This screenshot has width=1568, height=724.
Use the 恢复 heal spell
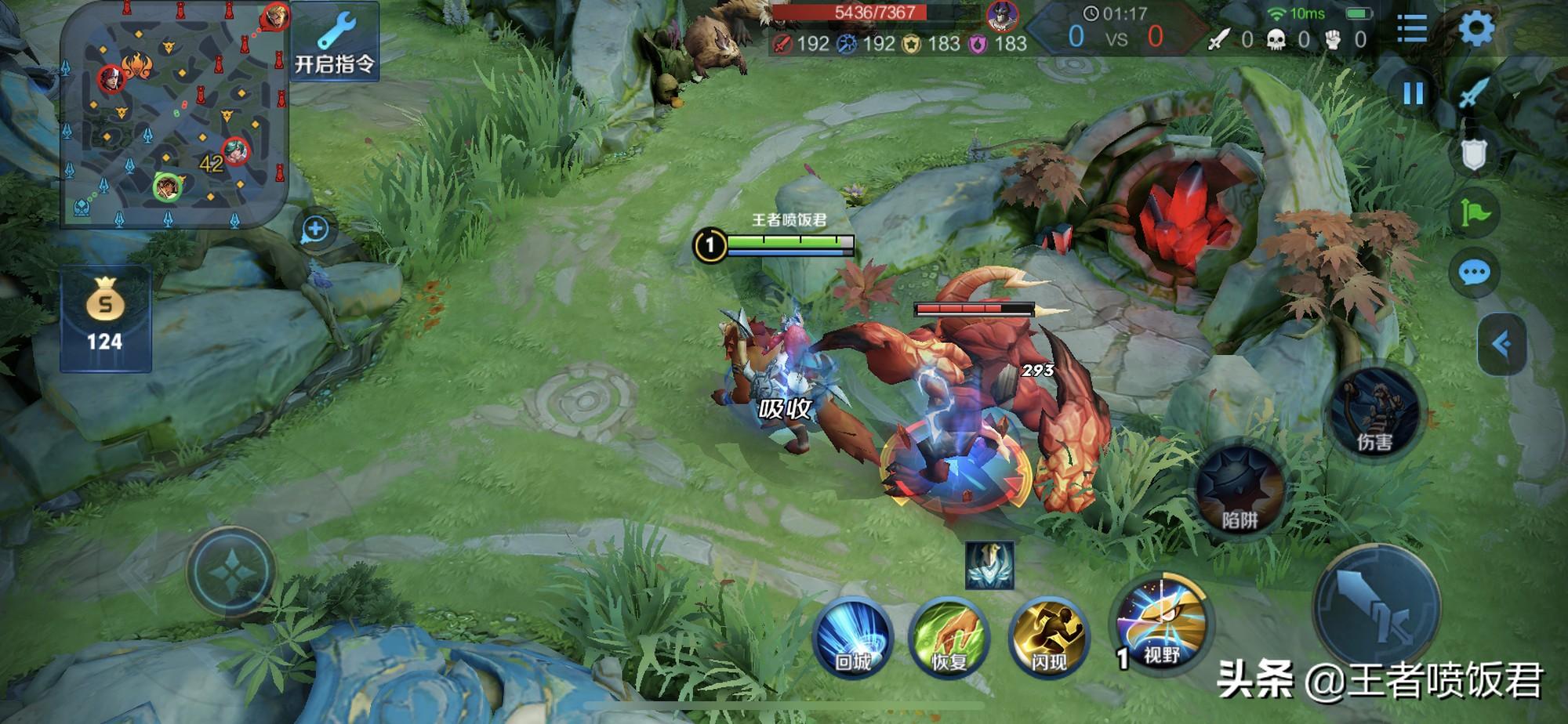[x=949, y=638]
